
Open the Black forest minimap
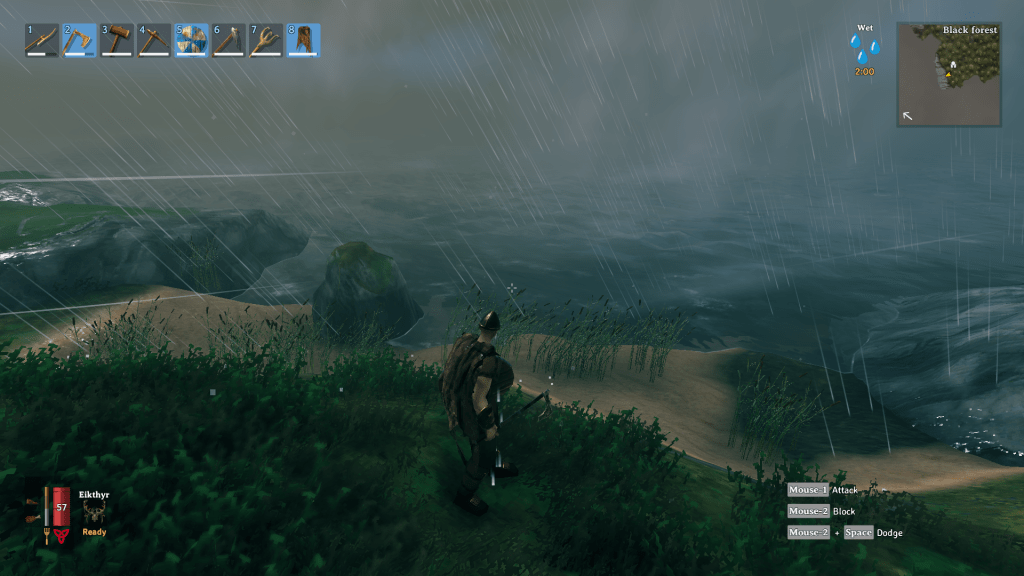pyautogui.click(x=948, y=75)
